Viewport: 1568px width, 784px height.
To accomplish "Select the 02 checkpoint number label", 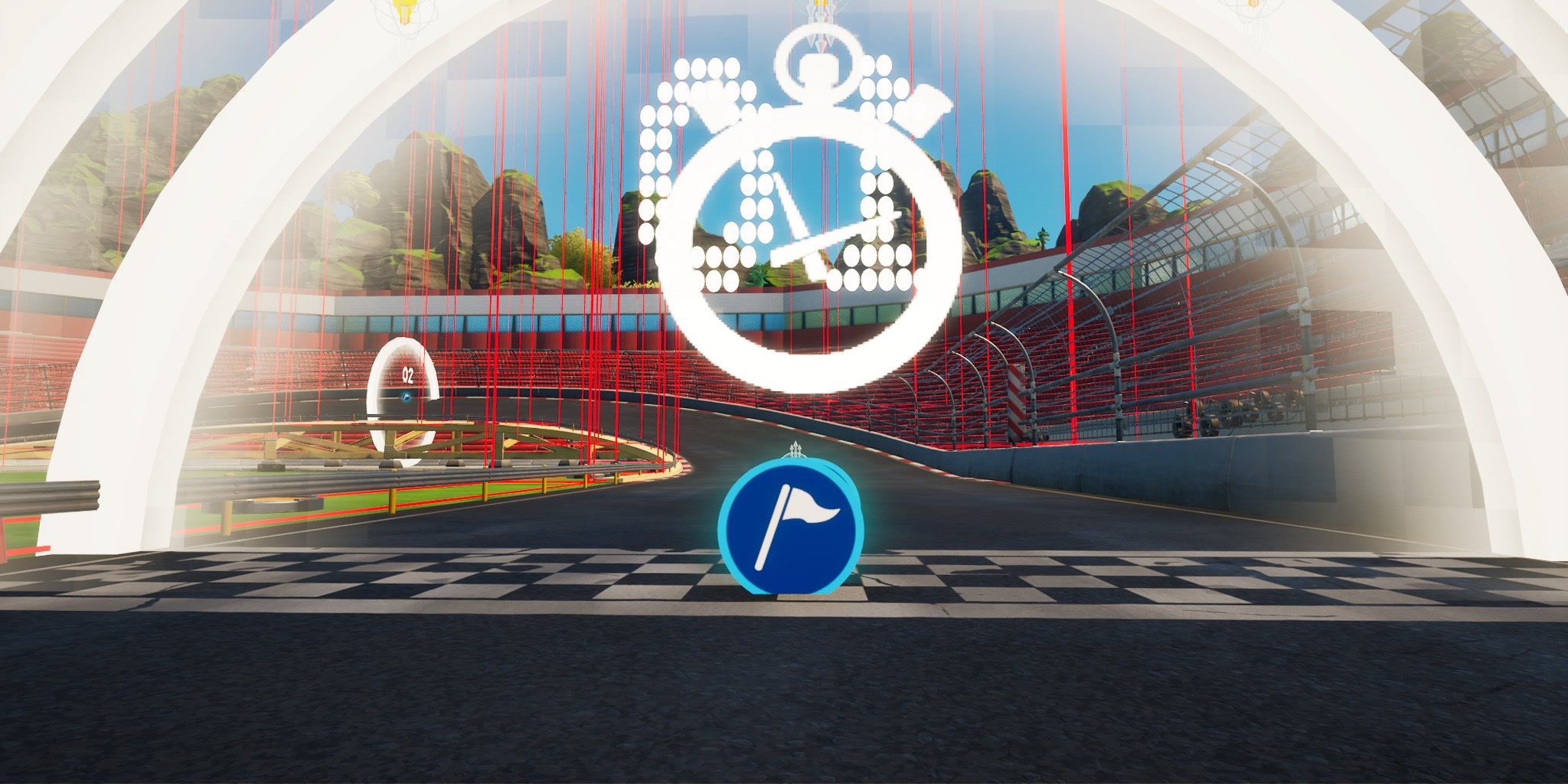I will [x=407, y=374].
